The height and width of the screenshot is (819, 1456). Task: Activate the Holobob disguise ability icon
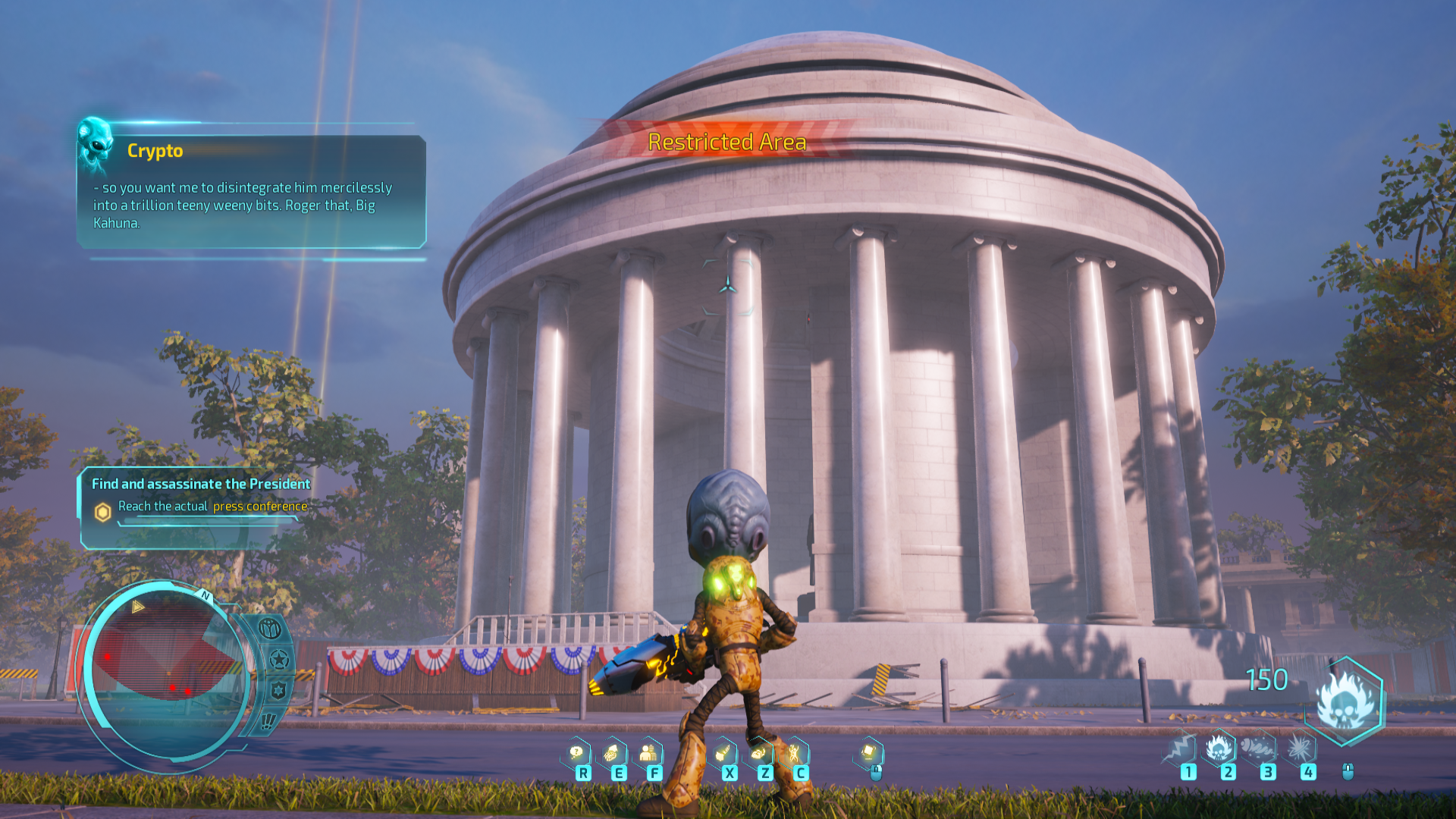[648, 753]
